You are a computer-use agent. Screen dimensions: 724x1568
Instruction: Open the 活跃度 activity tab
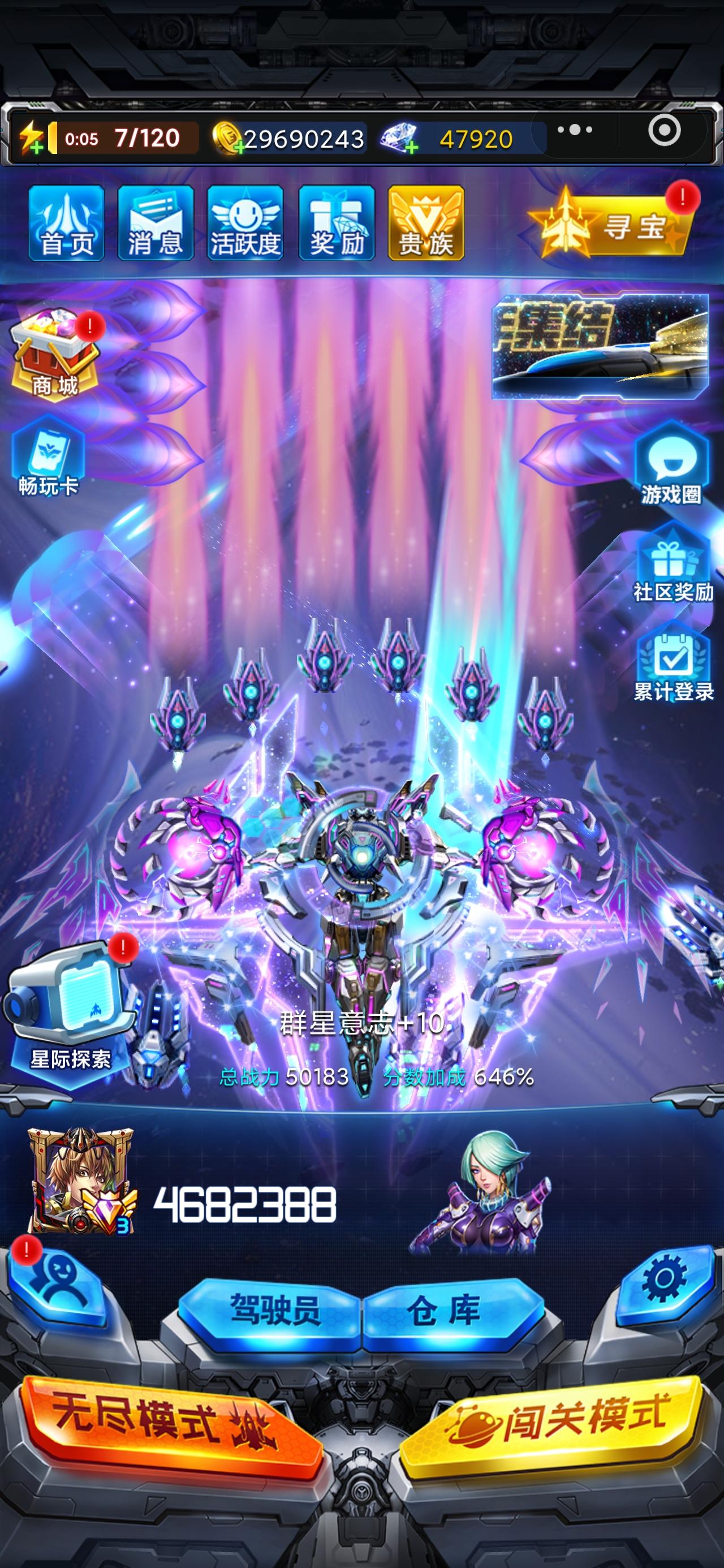245,222
